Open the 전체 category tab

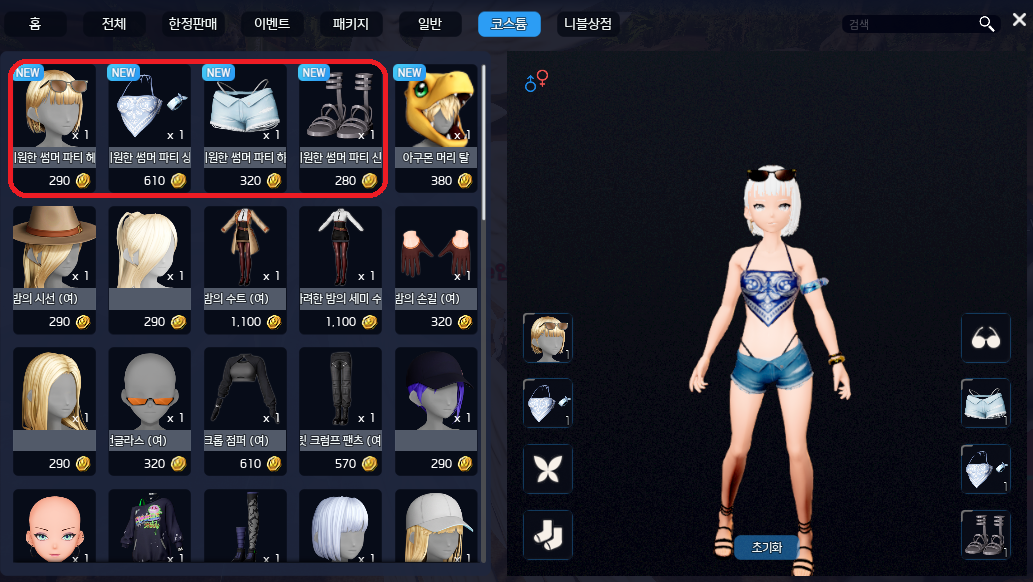tap(115, 23)
